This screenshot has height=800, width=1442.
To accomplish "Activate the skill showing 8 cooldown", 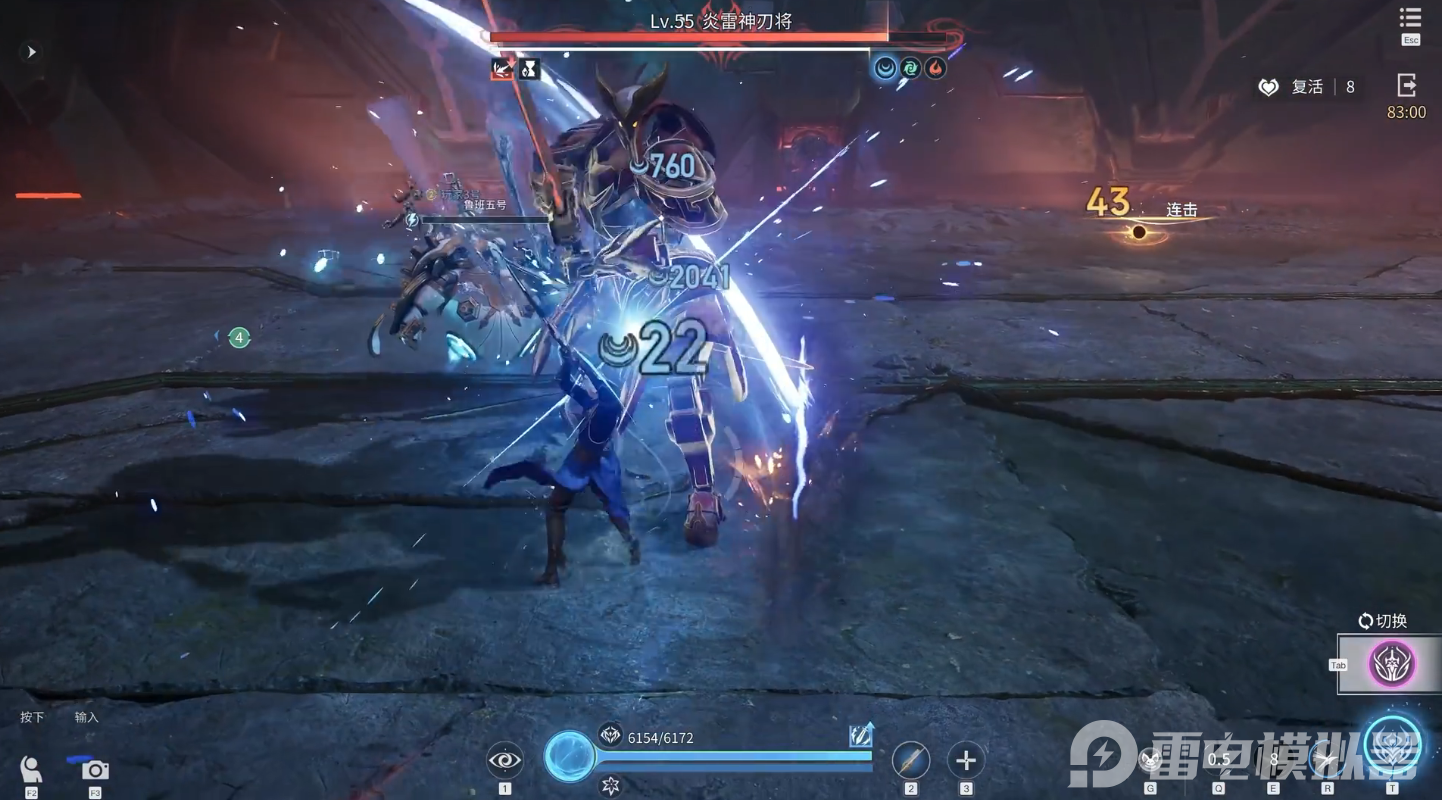I will coord(1274,760).
